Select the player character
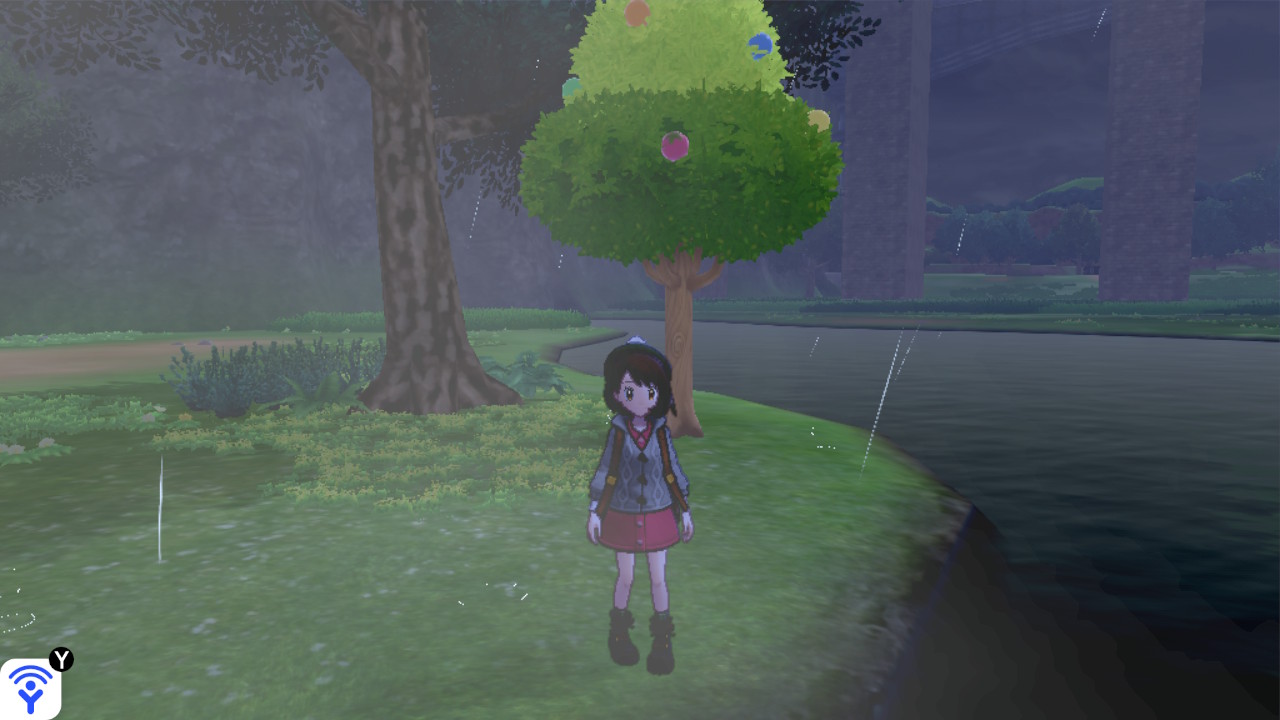 pos(639,490)
